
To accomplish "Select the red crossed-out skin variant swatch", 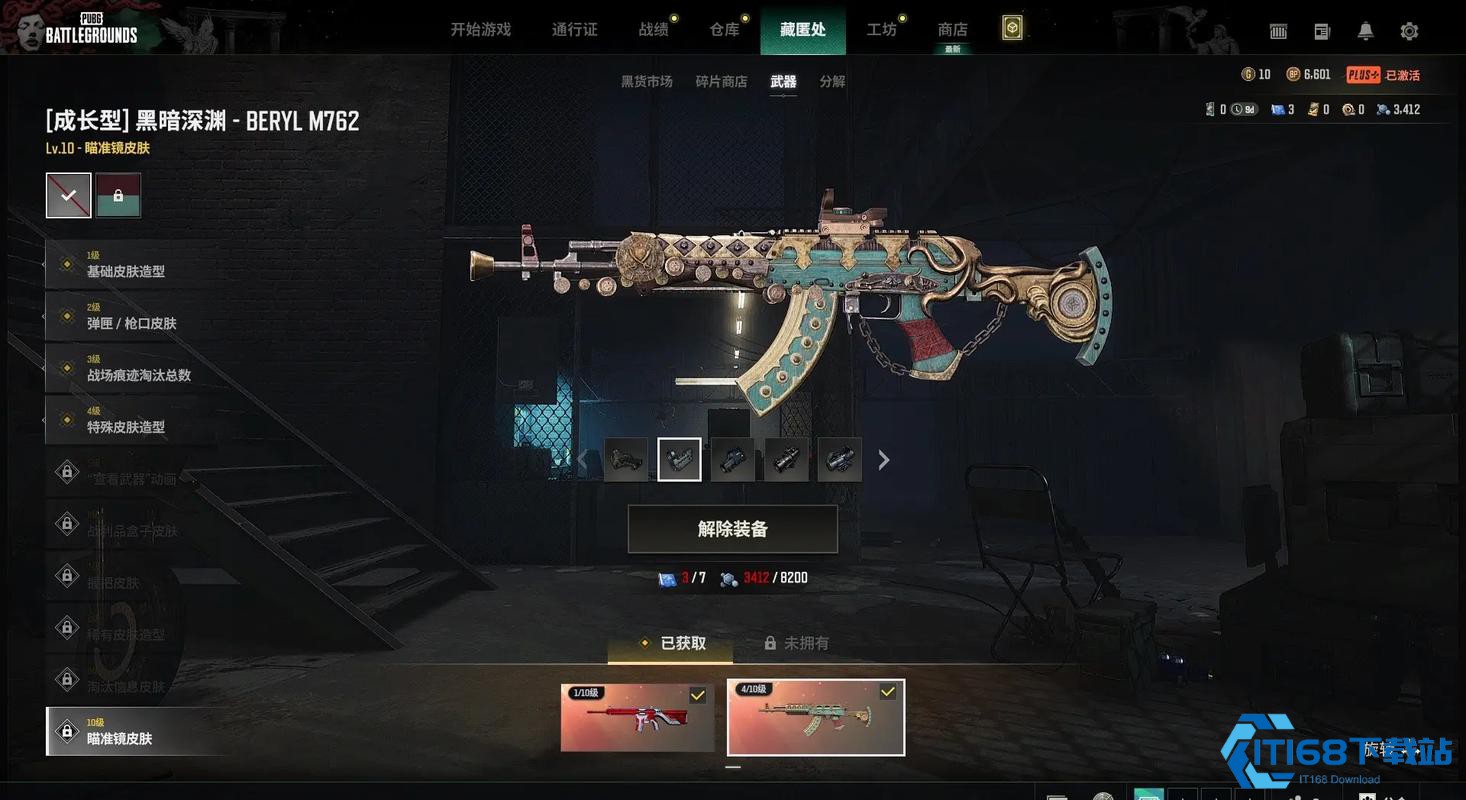I will [x=68, y=194].
